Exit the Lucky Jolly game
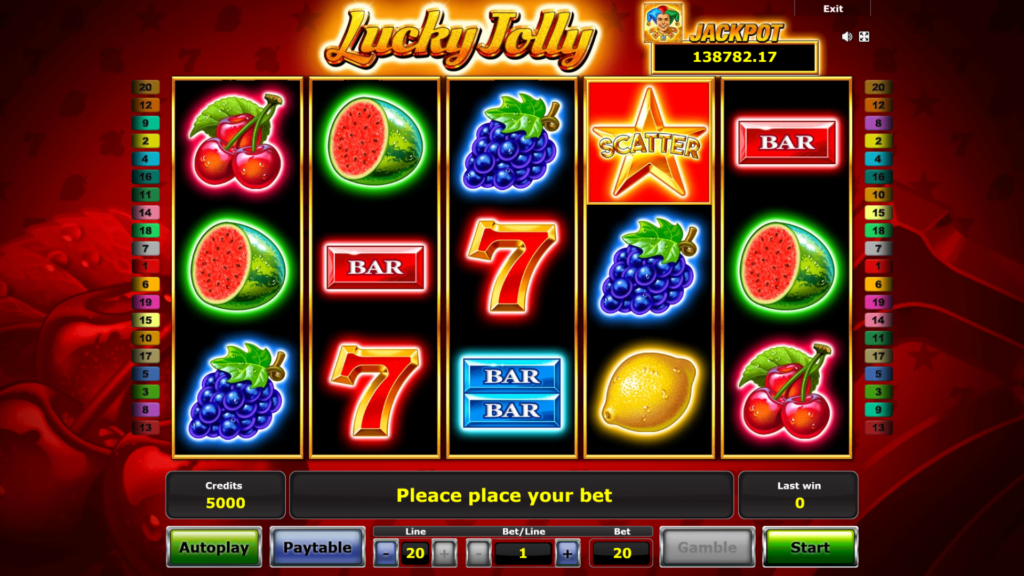 pyautogui.click(x=832, y=9)
